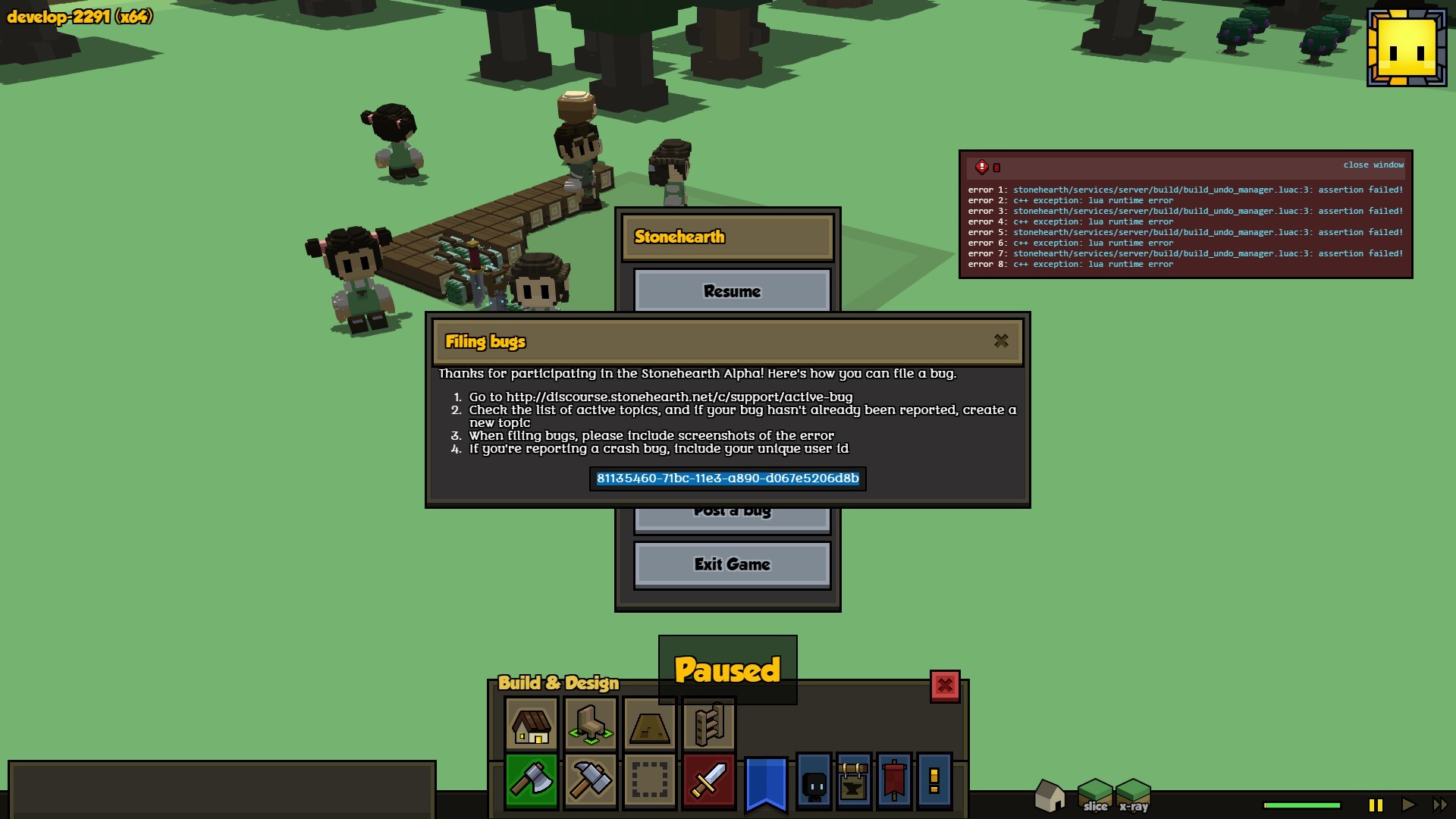This screenshot has height=819, width=1456.
Task: Set game to fast-forward speed
Action: pos(1440,805)
